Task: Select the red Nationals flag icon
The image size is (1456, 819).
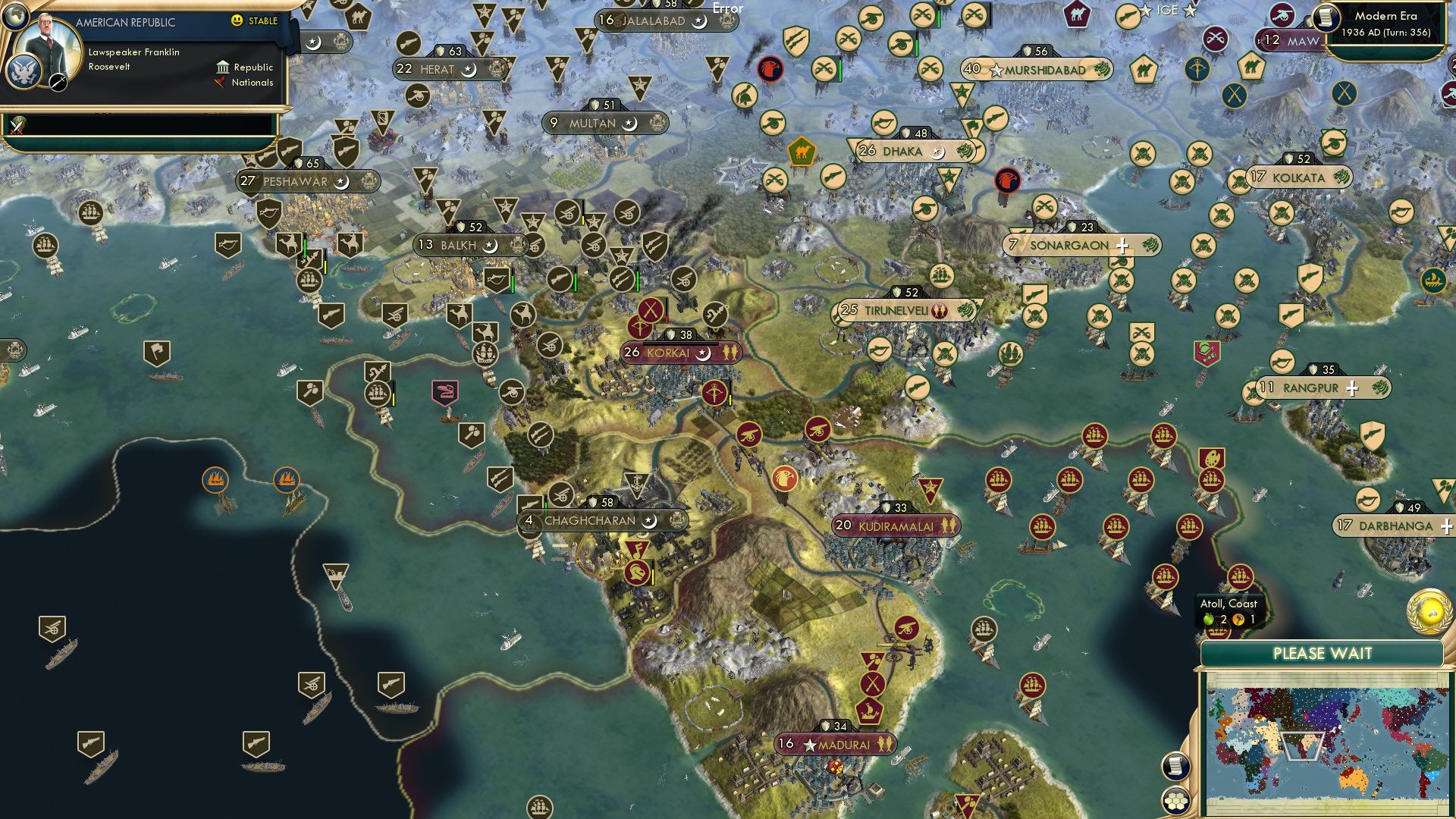Action: tap(221, 82)
